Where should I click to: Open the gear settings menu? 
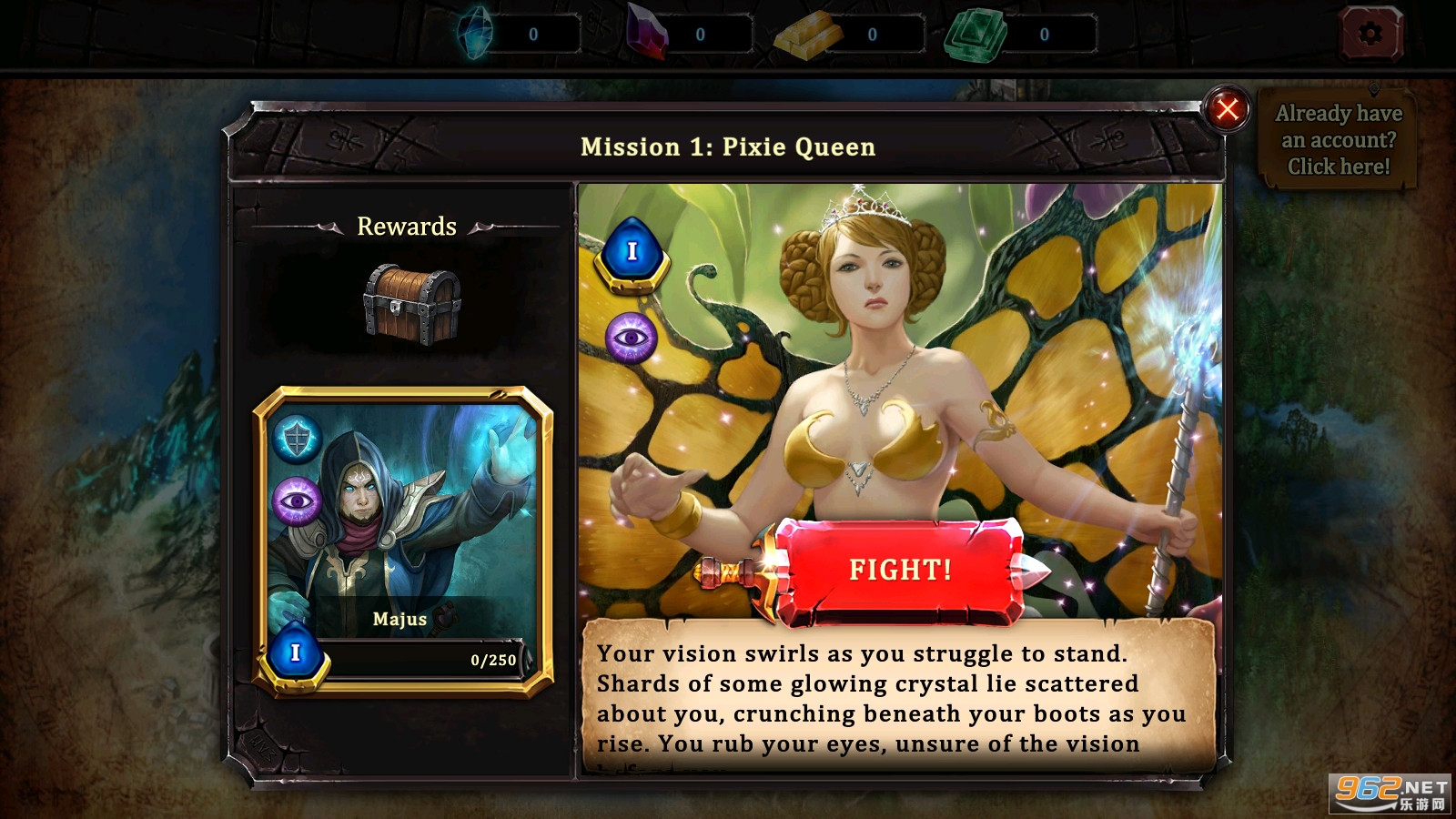pyautogui.click(x=1370, y=35)
